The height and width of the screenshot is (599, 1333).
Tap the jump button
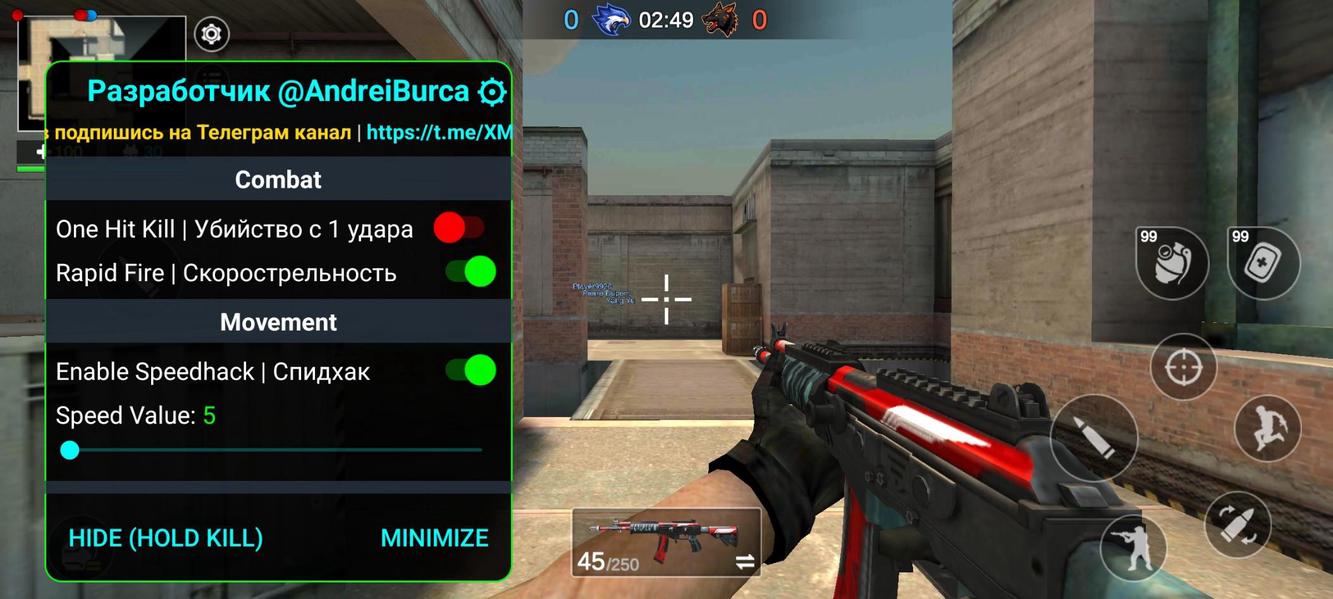pos(1267,428)
